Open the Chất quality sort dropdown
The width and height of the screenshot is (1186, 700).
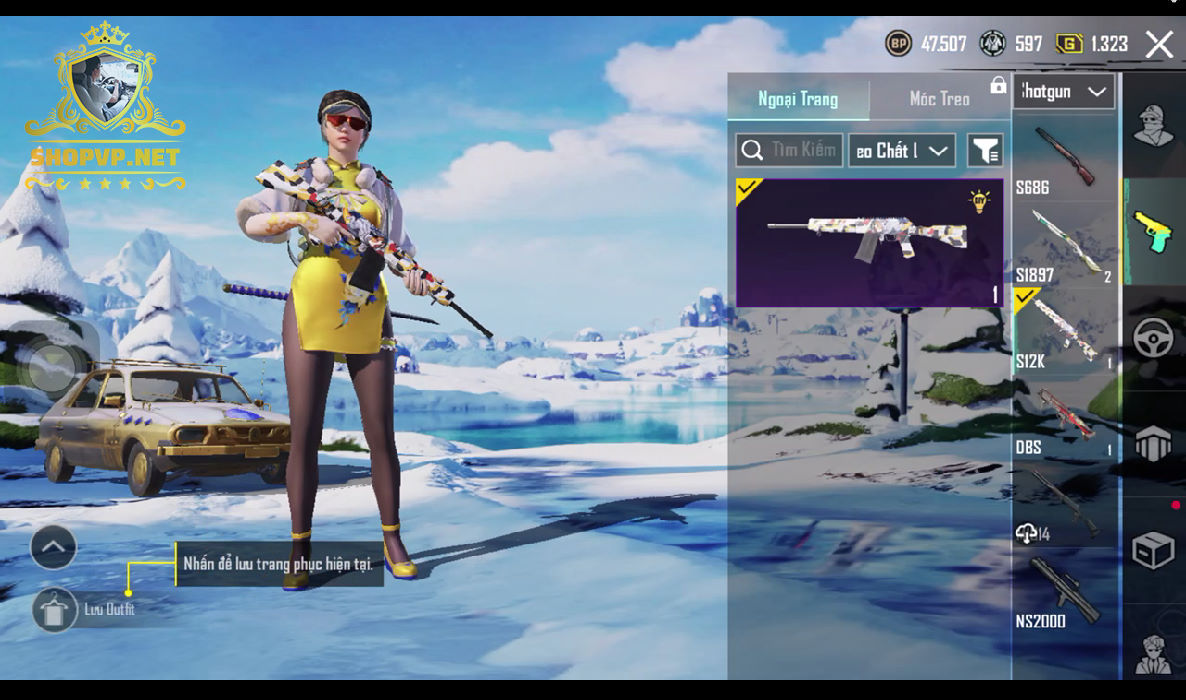click(902, 151)
